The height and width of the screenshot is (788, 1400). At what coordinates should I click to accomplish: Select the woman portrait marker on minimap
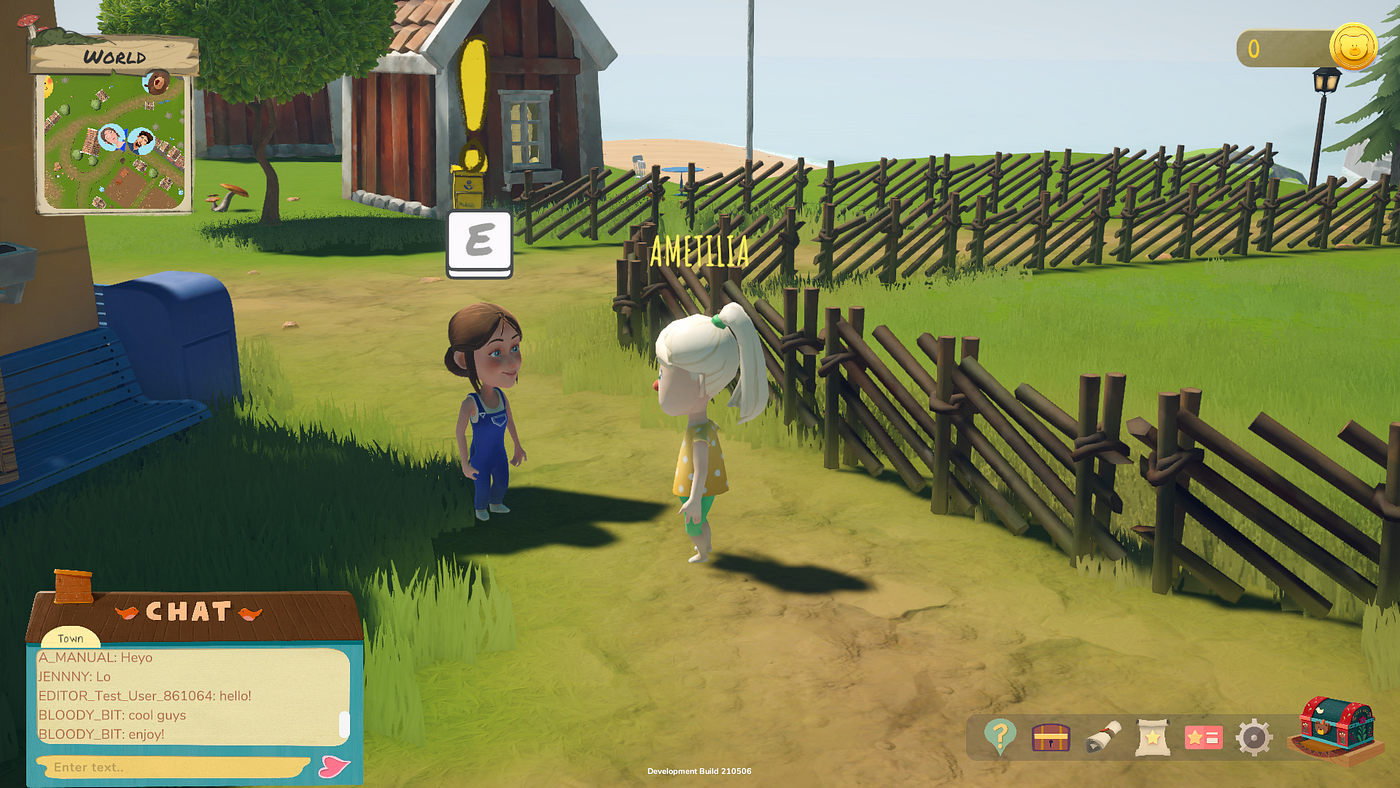pos(112,137)
